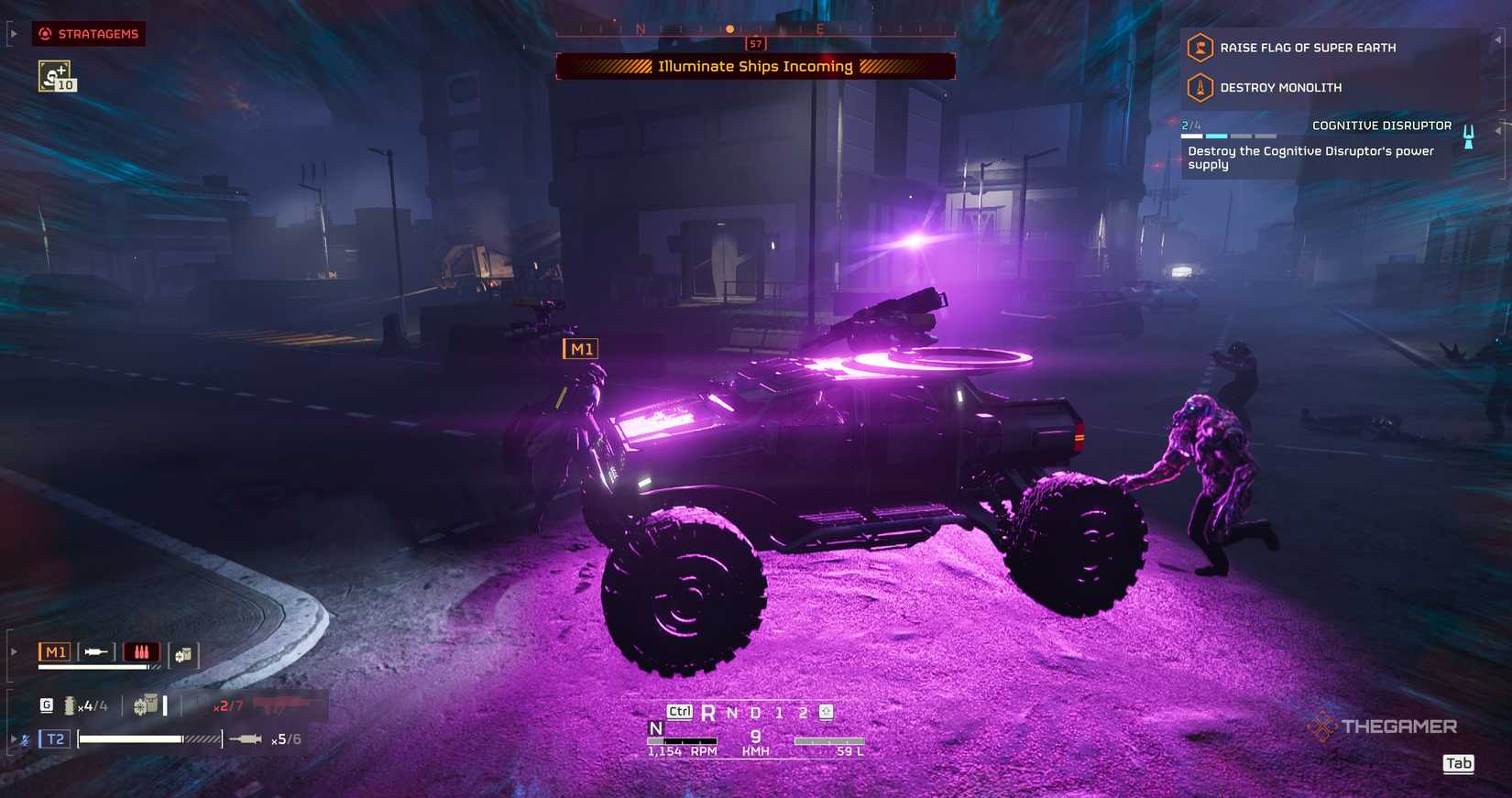Select the T2 teammate badge
Image resolution: width=1512 pixels, height=798 pixels.
[54, 738]
